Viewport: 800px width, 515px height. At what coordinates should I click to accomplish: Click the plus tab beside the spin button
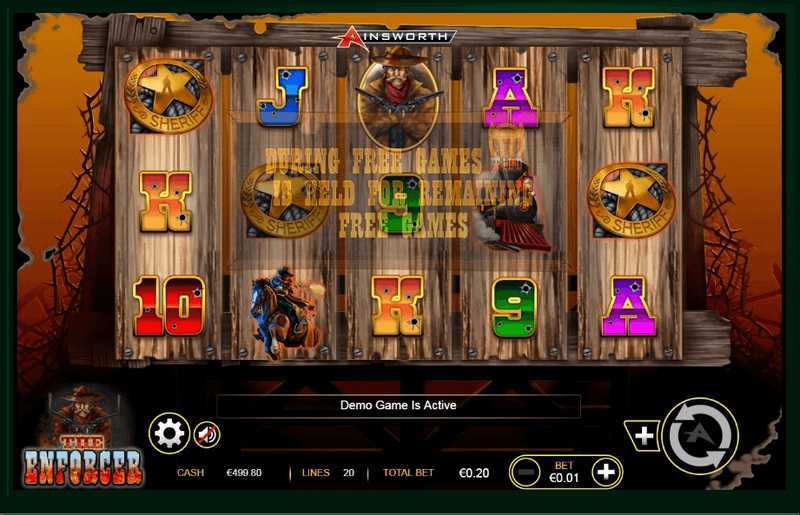click(x=644, y=435)
